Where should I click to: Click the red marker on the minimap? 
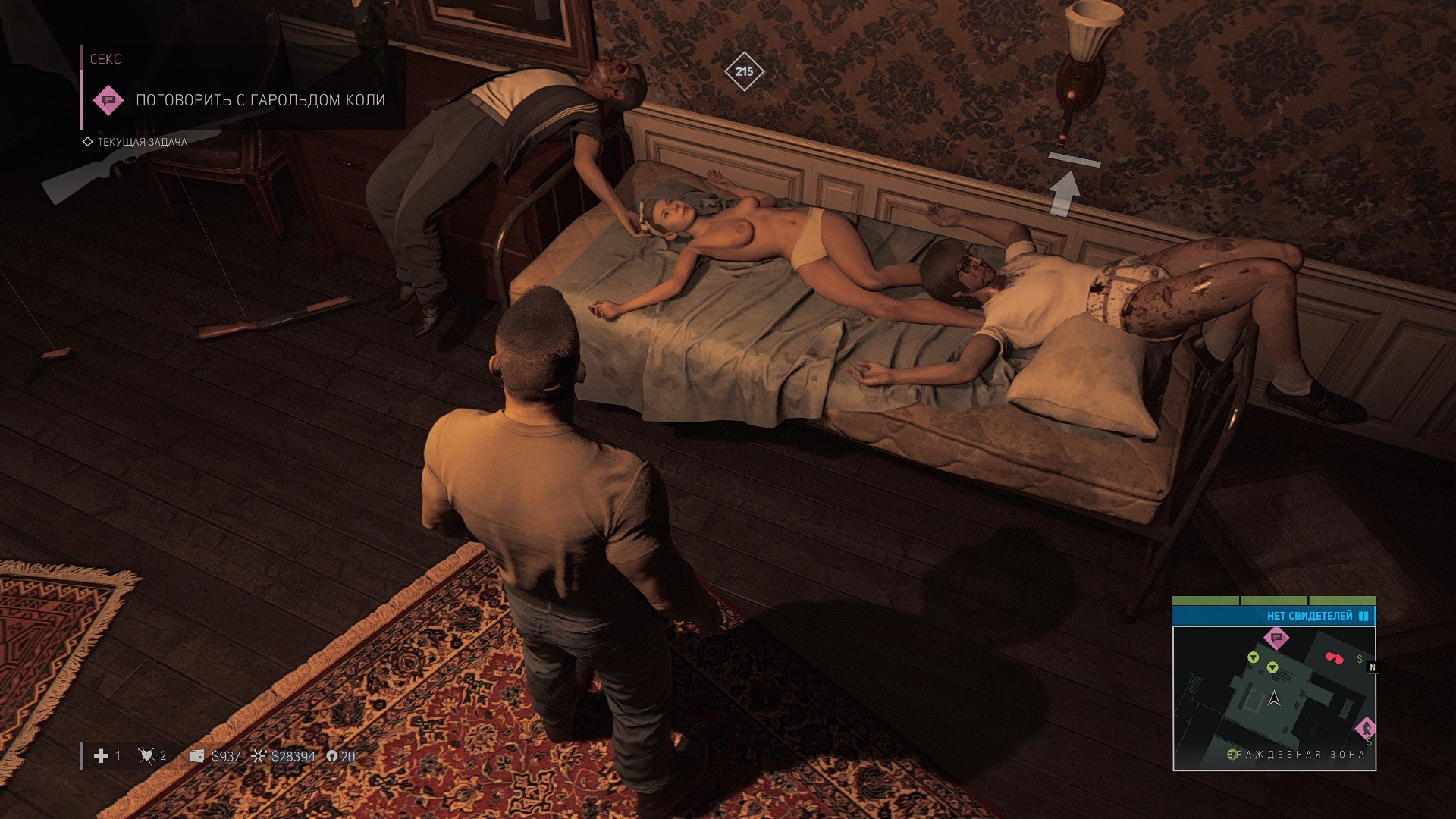[x=1333, y=657]
